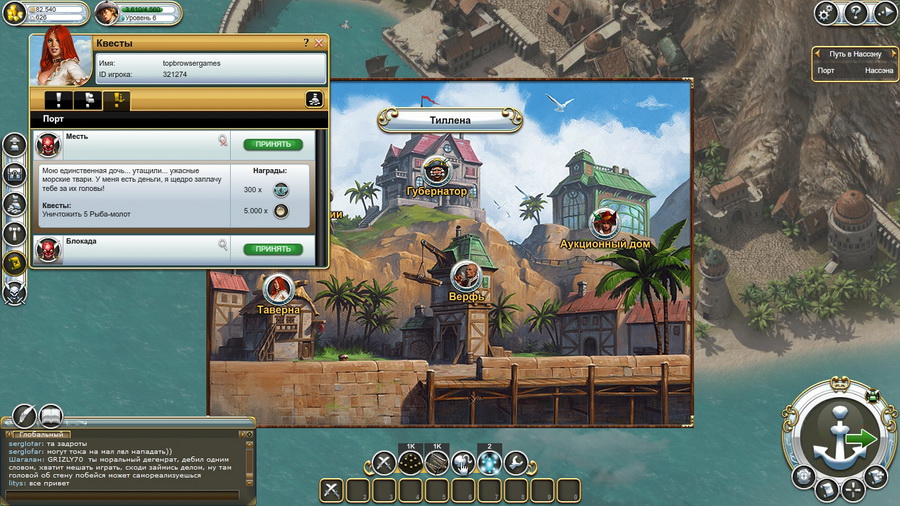Click the question mark help icon in top bar

coord(855,13)
